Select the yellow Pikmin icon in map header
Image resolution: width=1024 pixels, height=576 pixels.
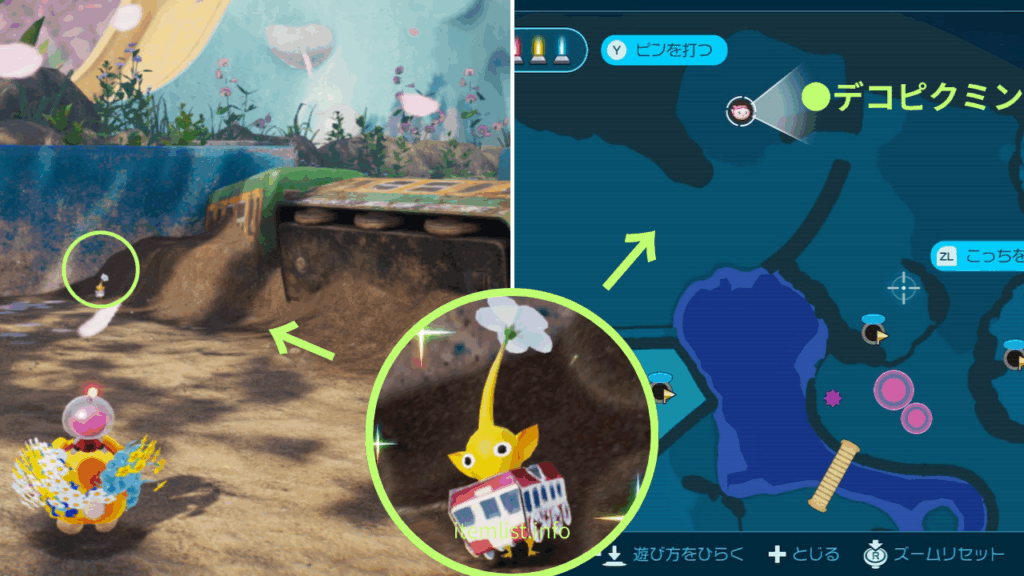tap(538, 50)
